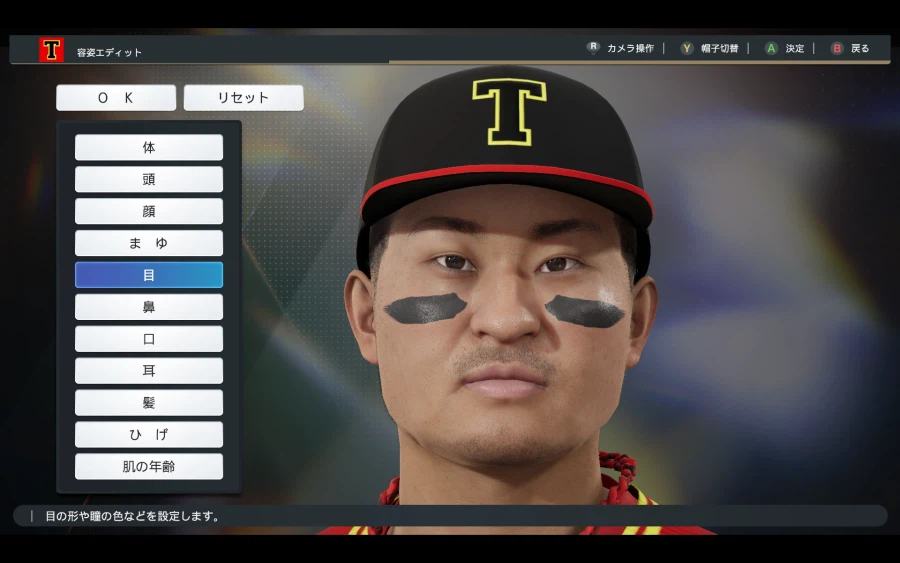
Task: Choose the 口 mouth category
Action: (149, 339)
